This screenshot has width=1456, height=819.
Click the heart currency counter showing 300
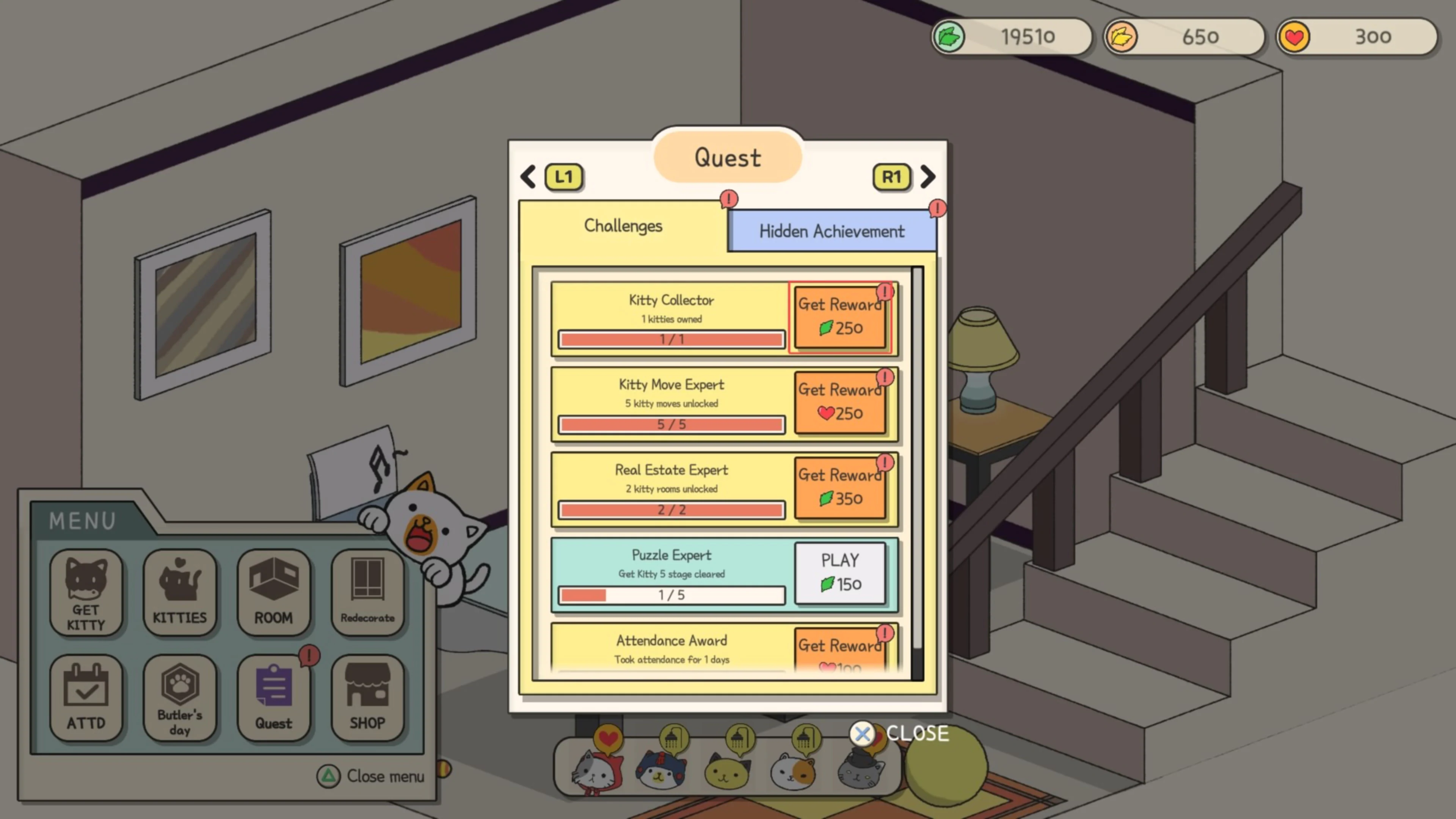(x=1357, y=36)
